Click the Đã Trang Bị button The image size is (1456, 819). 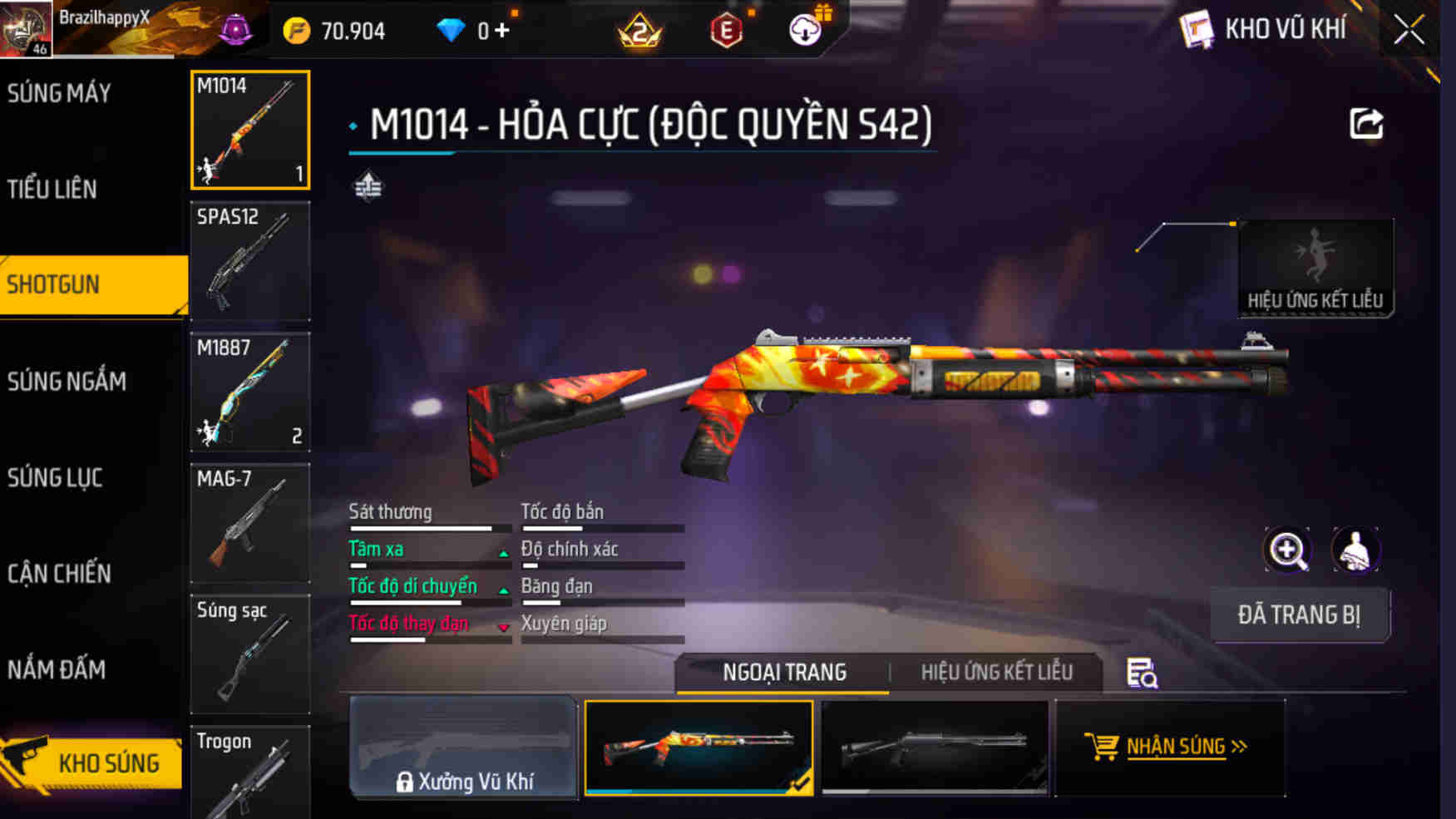click(1299, 615)
